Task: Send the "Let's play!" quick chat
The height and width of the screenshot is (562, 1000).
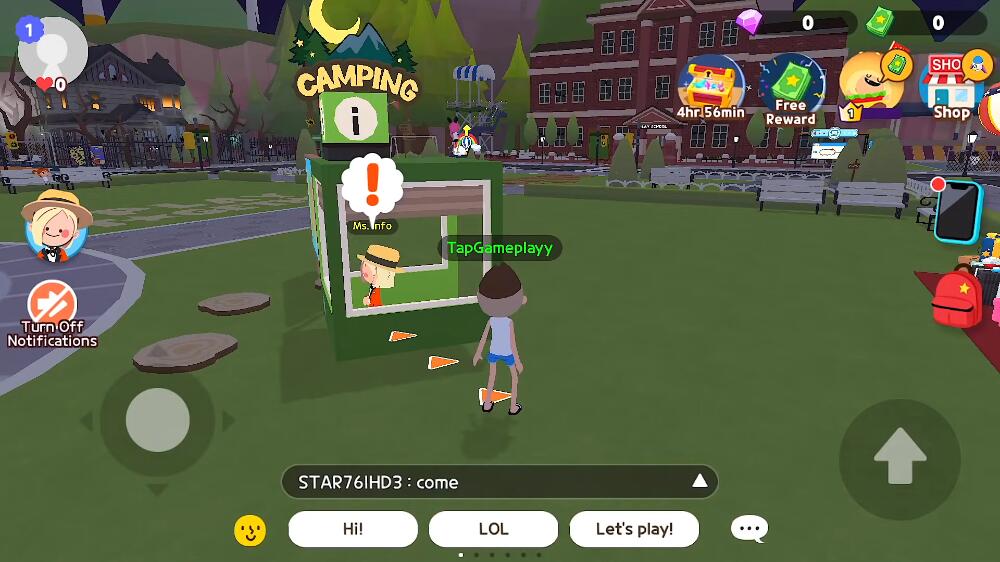Action: pyautogui.click(x=634, y=529)
